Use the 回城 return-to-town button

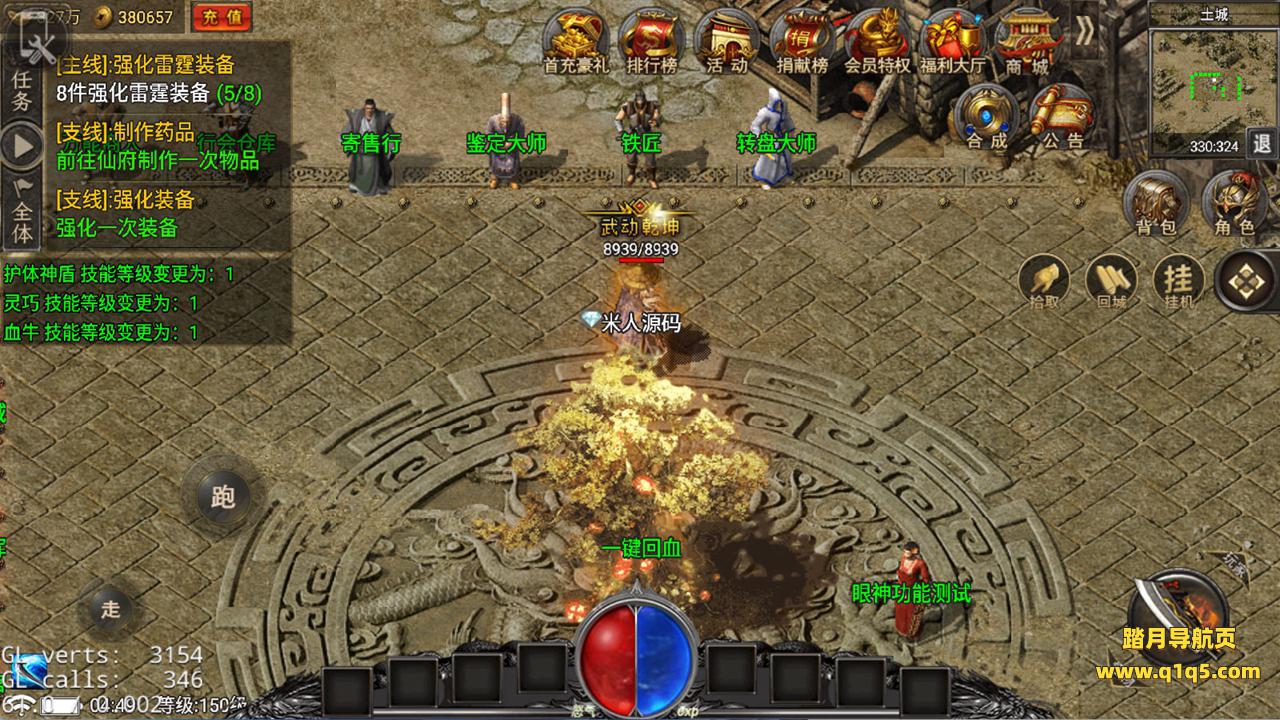pyautogui.click(x=1111, y=281)
